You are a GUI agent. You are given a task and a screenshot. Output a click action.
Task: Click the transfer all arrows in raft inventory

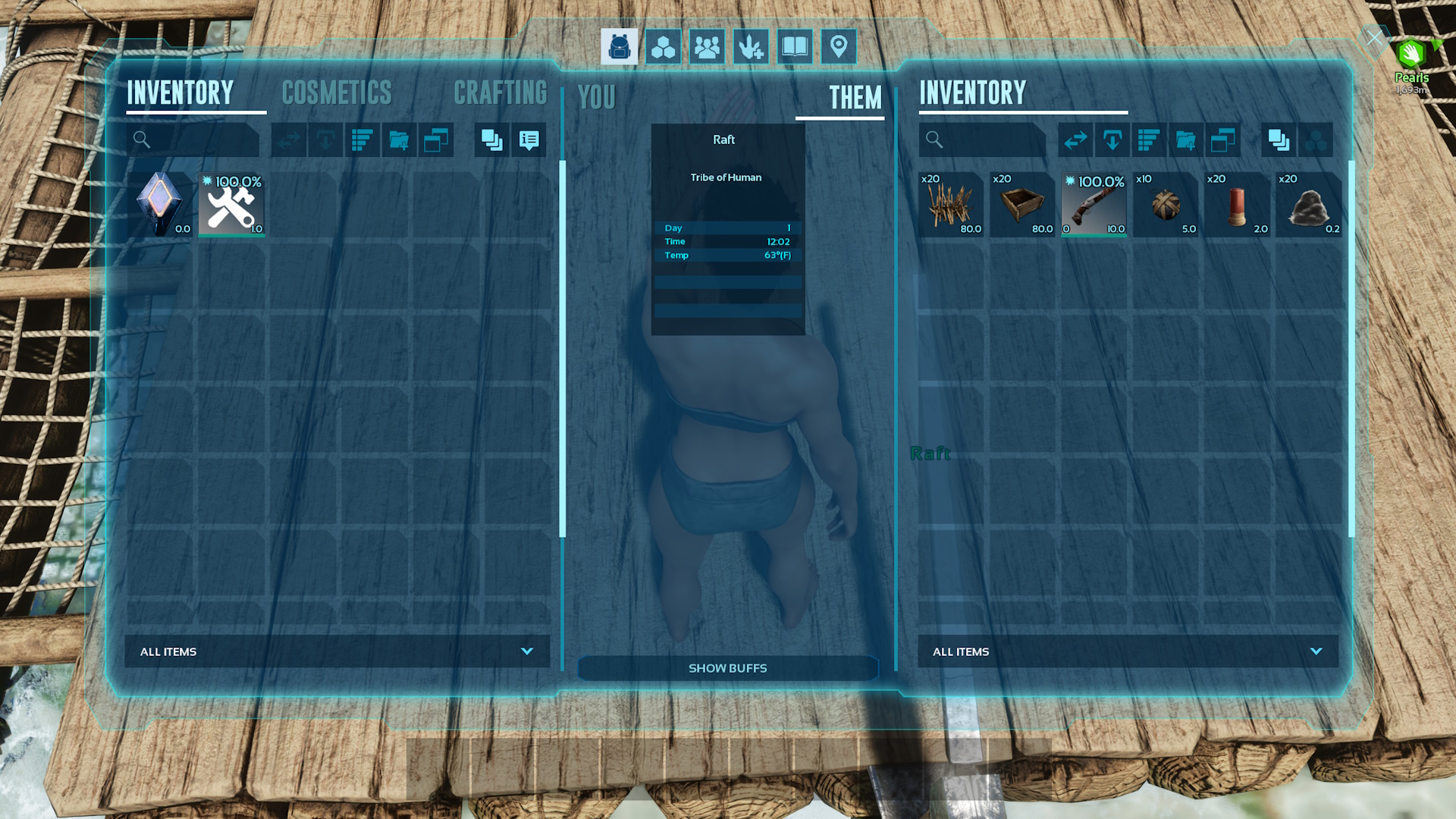(1075, 140)
